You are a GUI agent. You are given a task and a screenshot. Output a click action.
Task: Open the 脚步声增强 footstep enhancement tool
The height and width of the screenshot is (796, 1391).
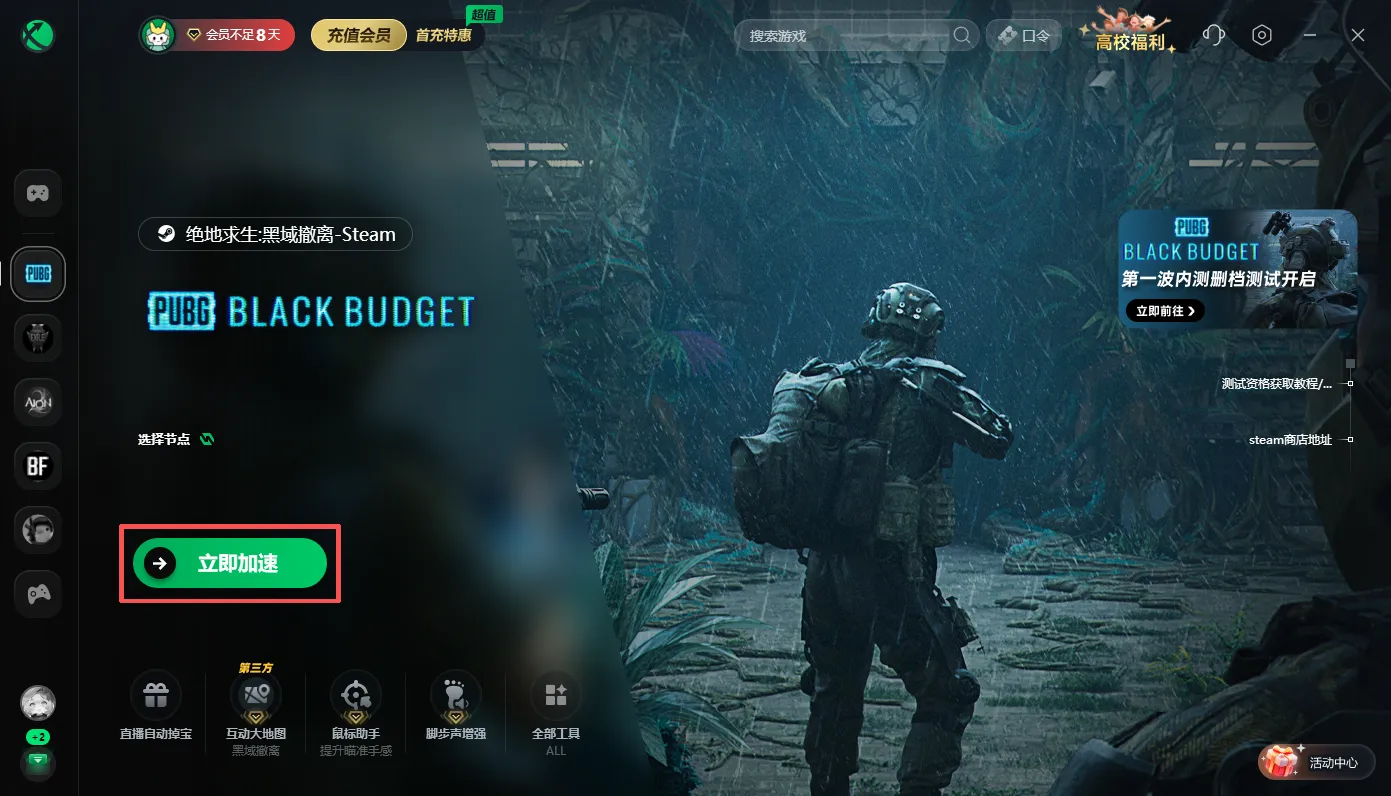point(455,694)
